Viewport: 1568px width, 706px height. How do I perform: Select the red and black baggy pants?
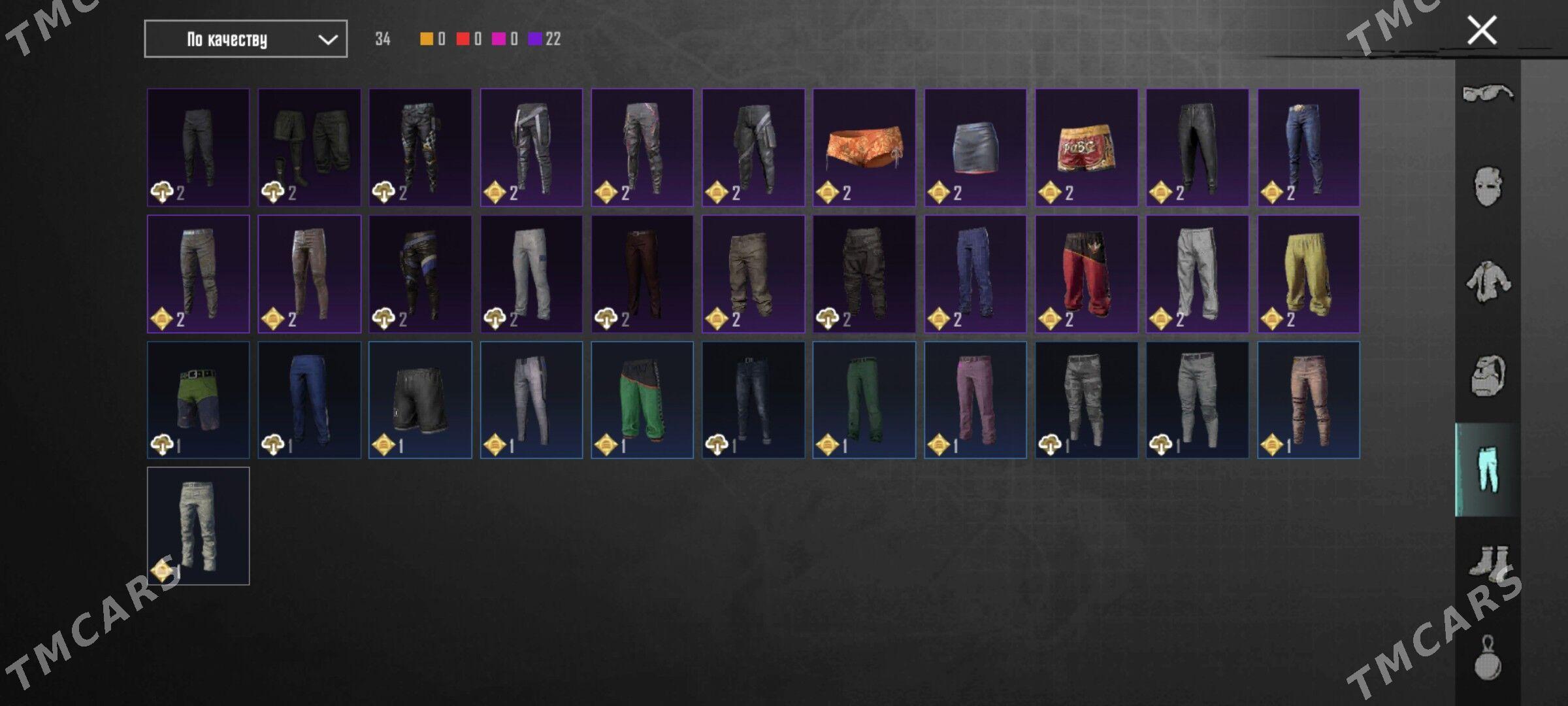pos(1086,274)
